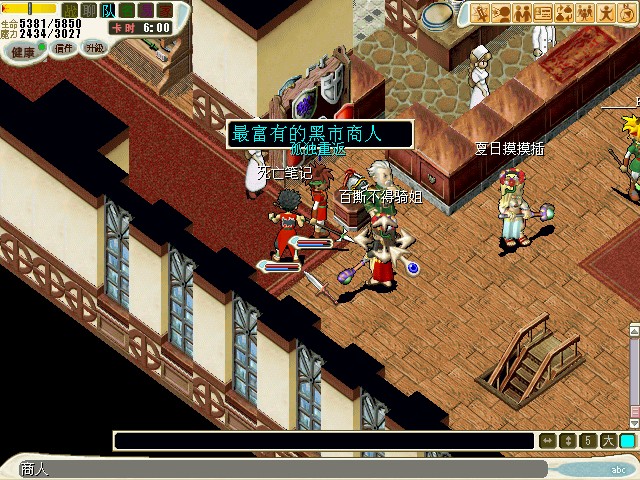
Task: Toggle the 聊 chat switch
Action: point(88,10)
